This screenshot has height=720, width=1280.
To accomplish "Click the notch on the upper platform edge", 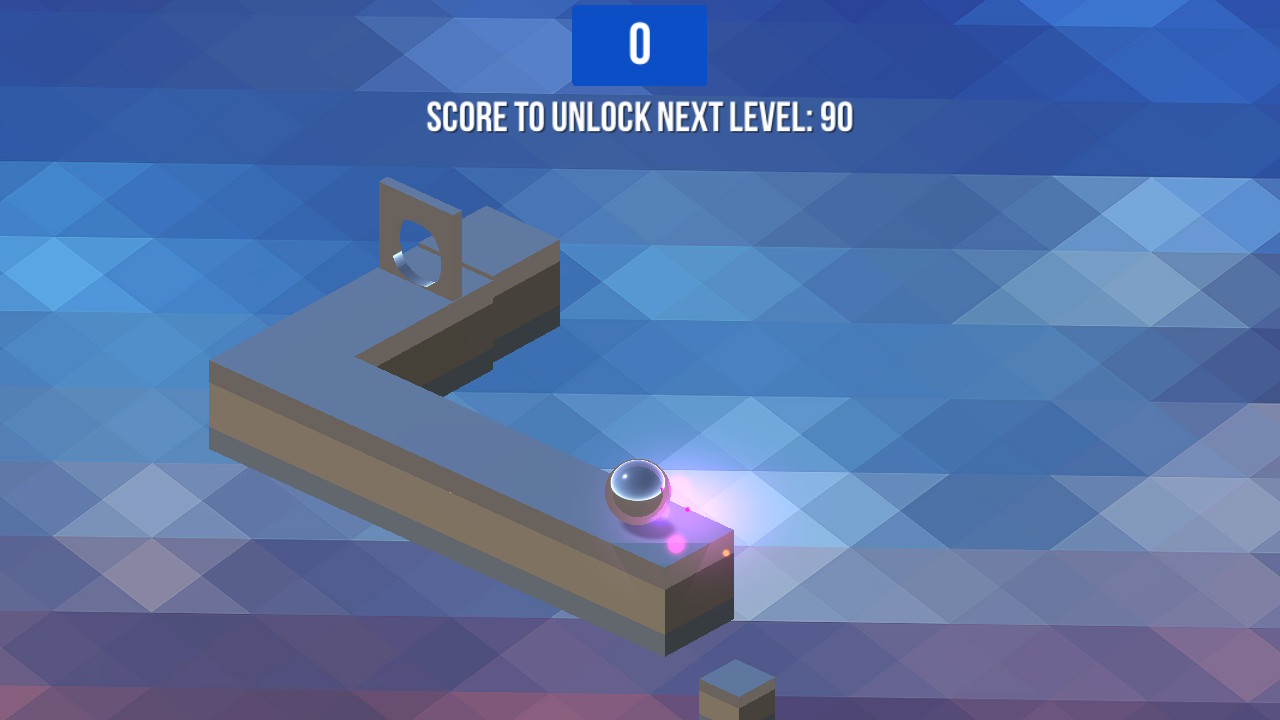I will (493, 298).
